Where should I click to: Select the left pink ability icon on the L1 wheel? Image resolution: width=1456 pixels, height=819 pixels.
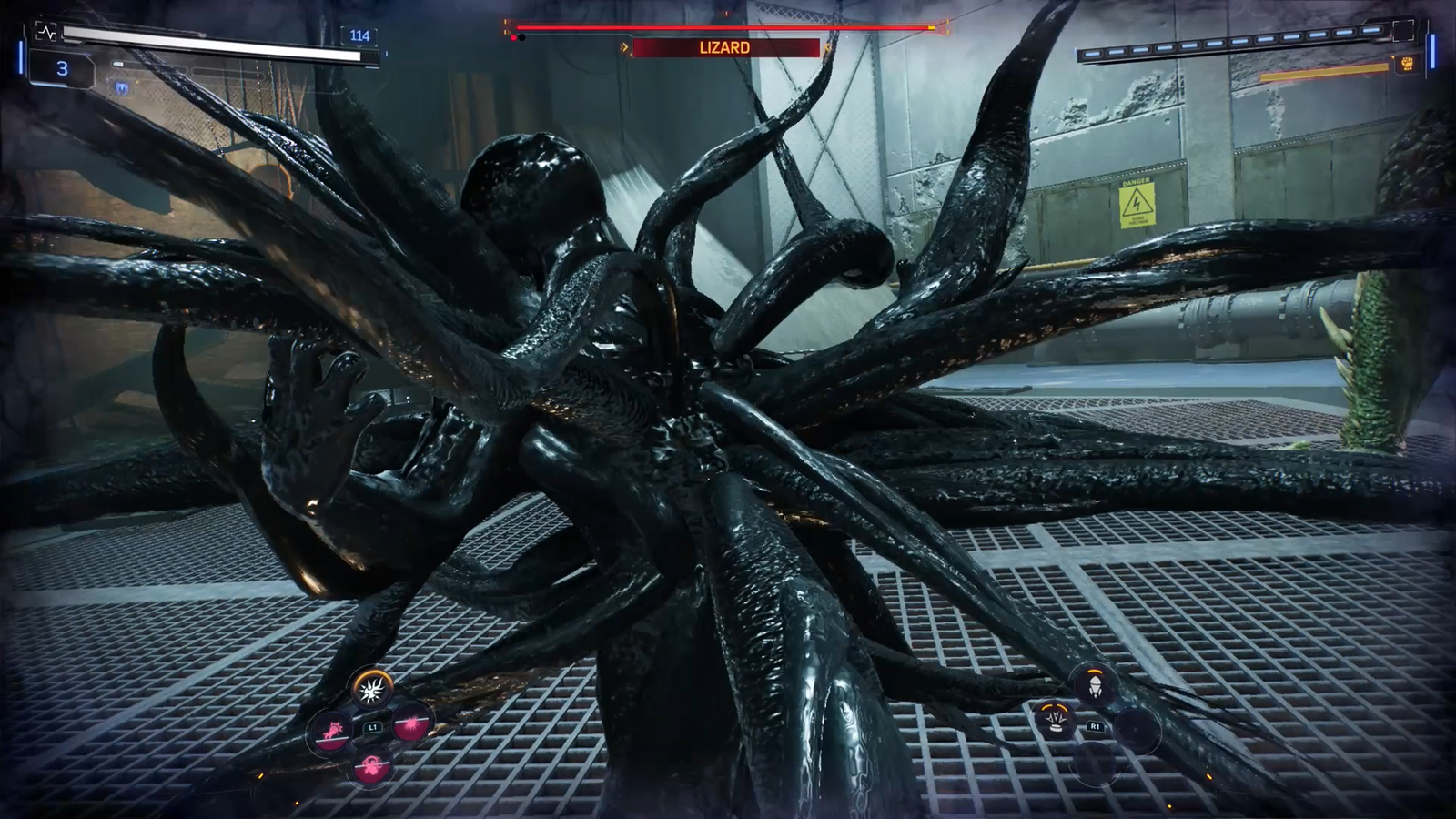click(330, 732)
